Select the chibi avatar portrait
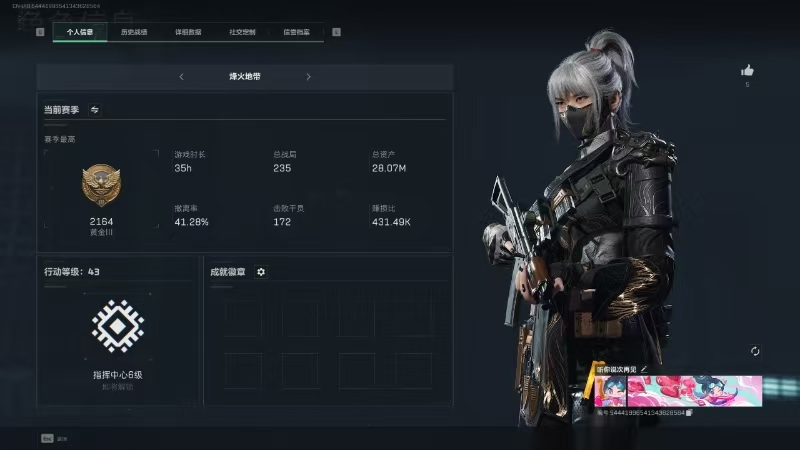The height and width of the screenshot is (450, 800). [x=610, y=390]
